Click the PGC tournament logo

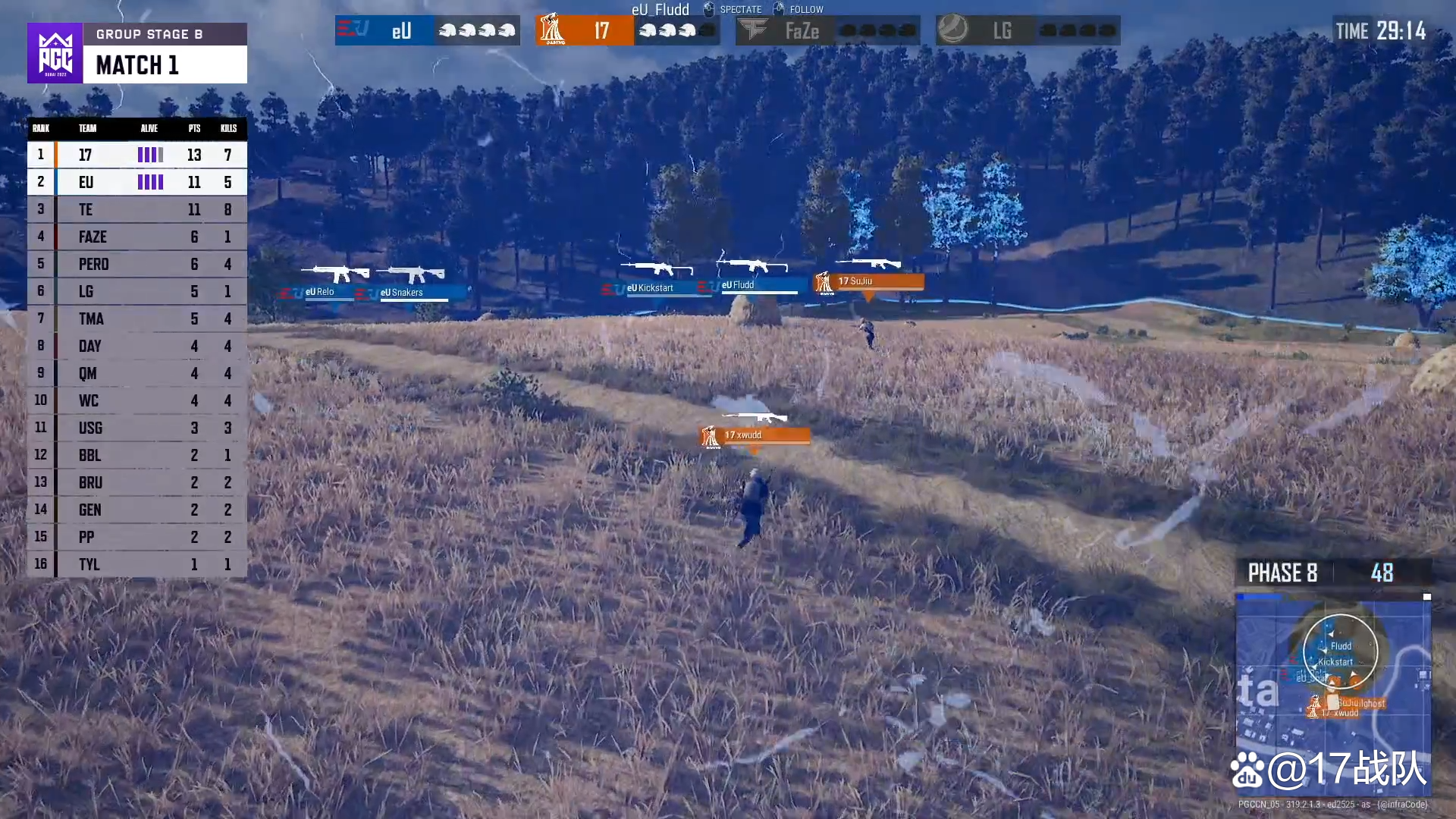(x=55, y=53)
